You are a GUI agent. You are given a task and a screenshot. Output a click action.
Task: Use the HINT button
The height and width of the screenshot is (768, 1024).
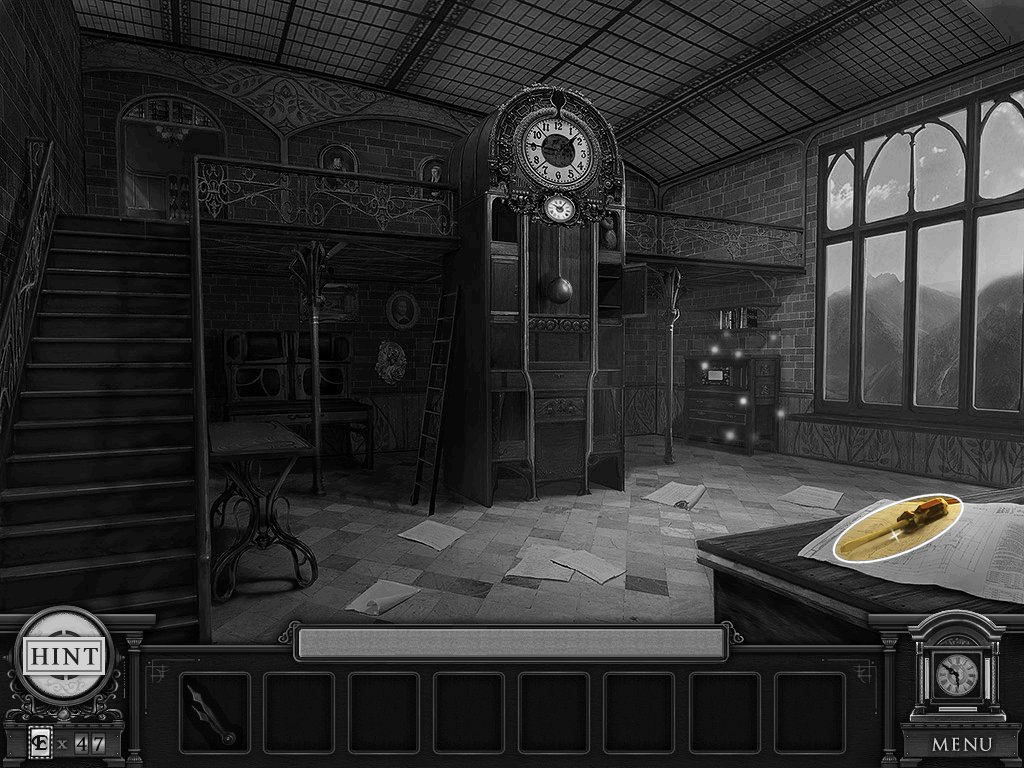(62, 657)
